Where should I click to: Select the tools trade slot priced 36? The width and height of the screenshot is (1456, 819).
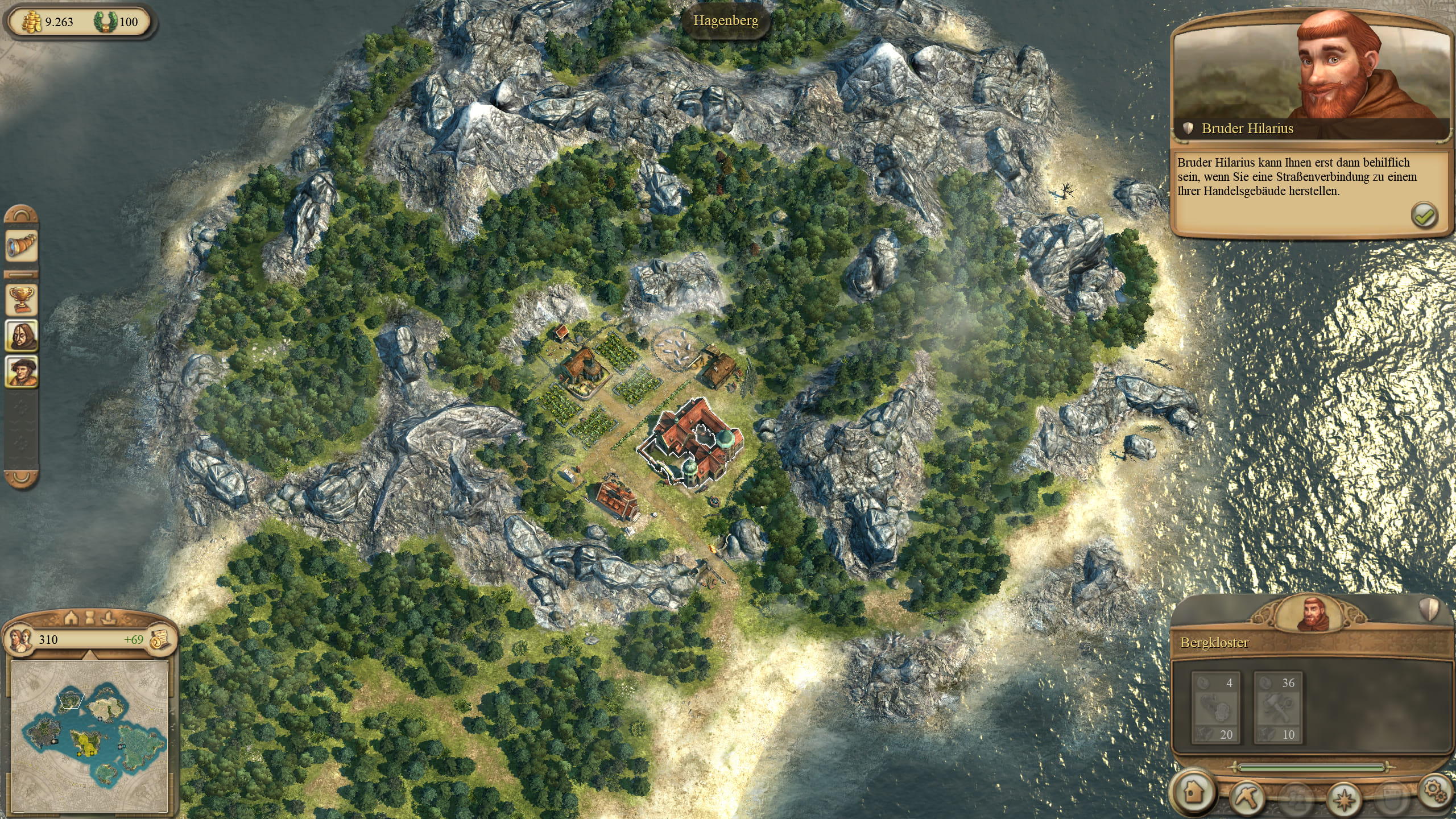point(1277,708)
